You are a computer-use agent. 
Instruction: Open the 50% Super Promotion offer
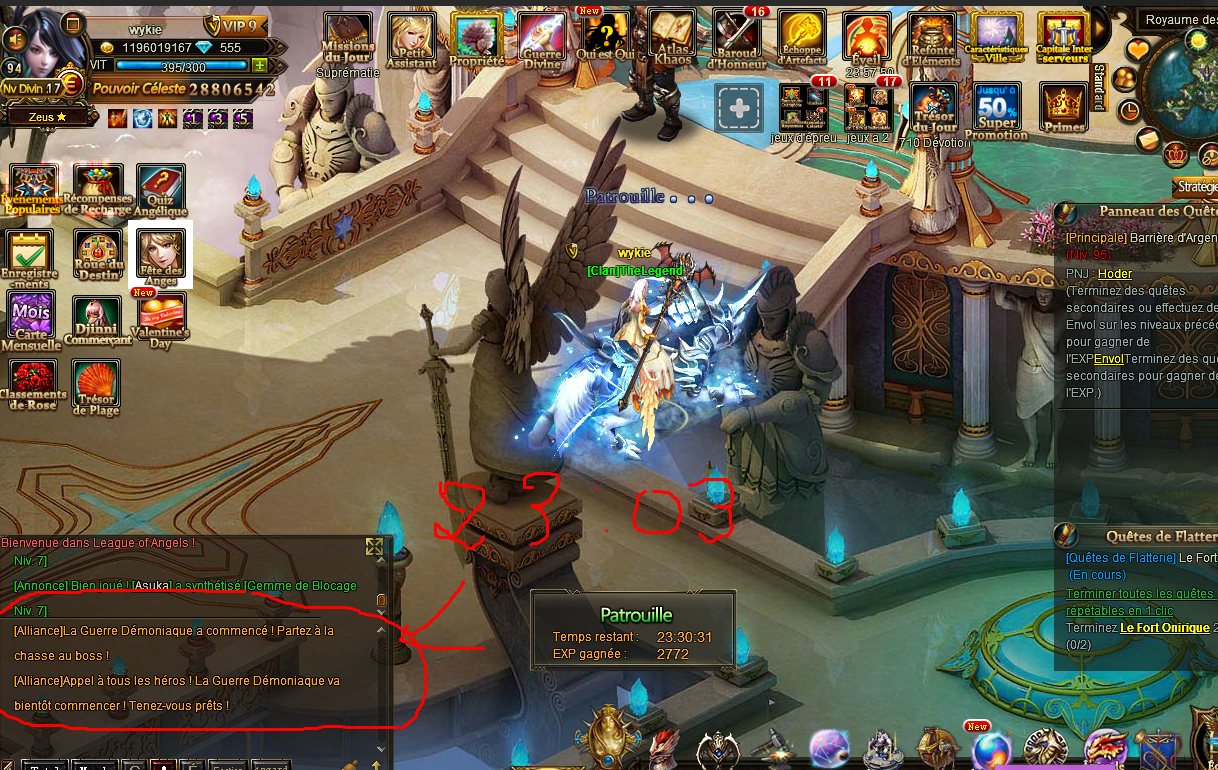click(x=997, y=108)
